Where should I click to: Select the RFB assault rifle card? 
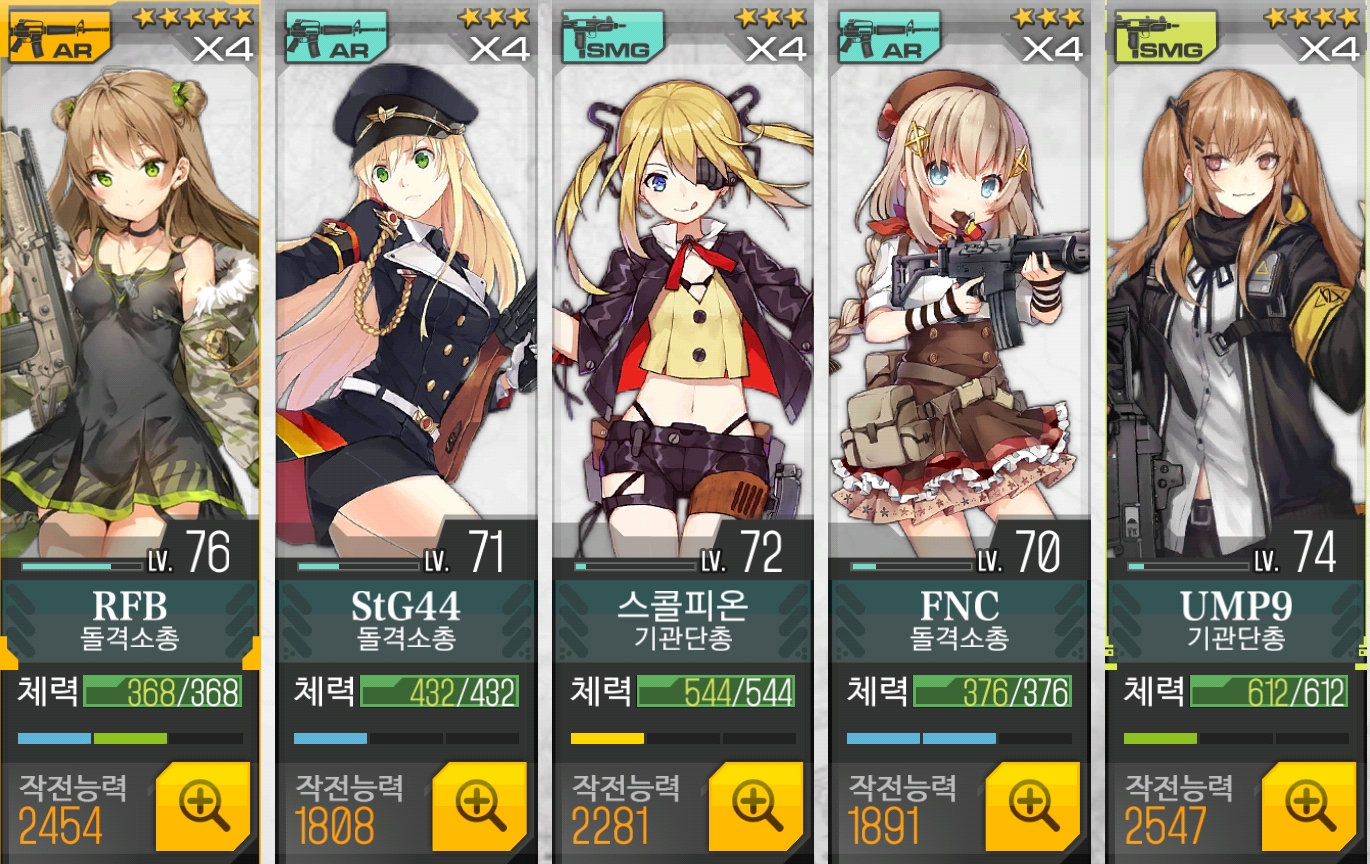click(130, 300)
